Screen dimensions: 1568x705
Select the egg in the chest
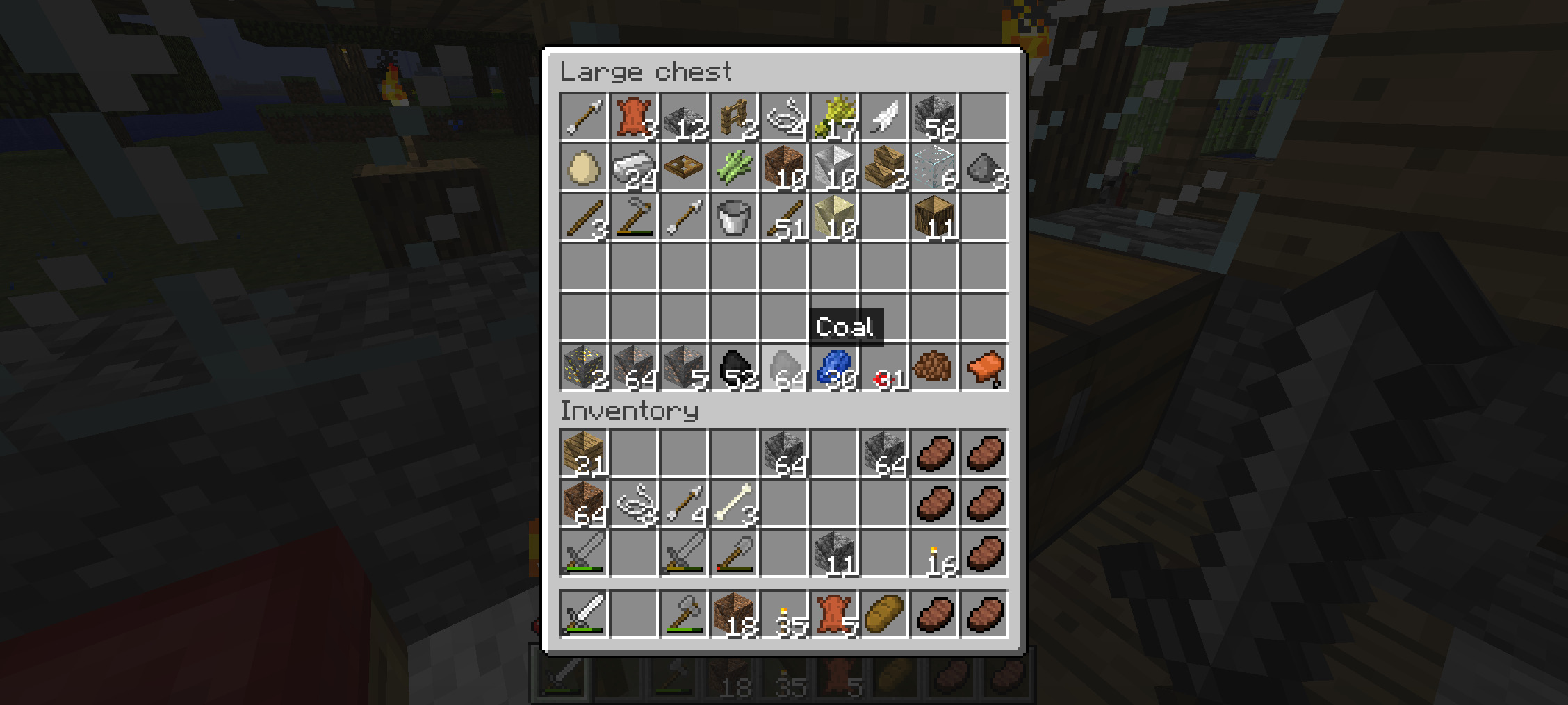(584, 167)
